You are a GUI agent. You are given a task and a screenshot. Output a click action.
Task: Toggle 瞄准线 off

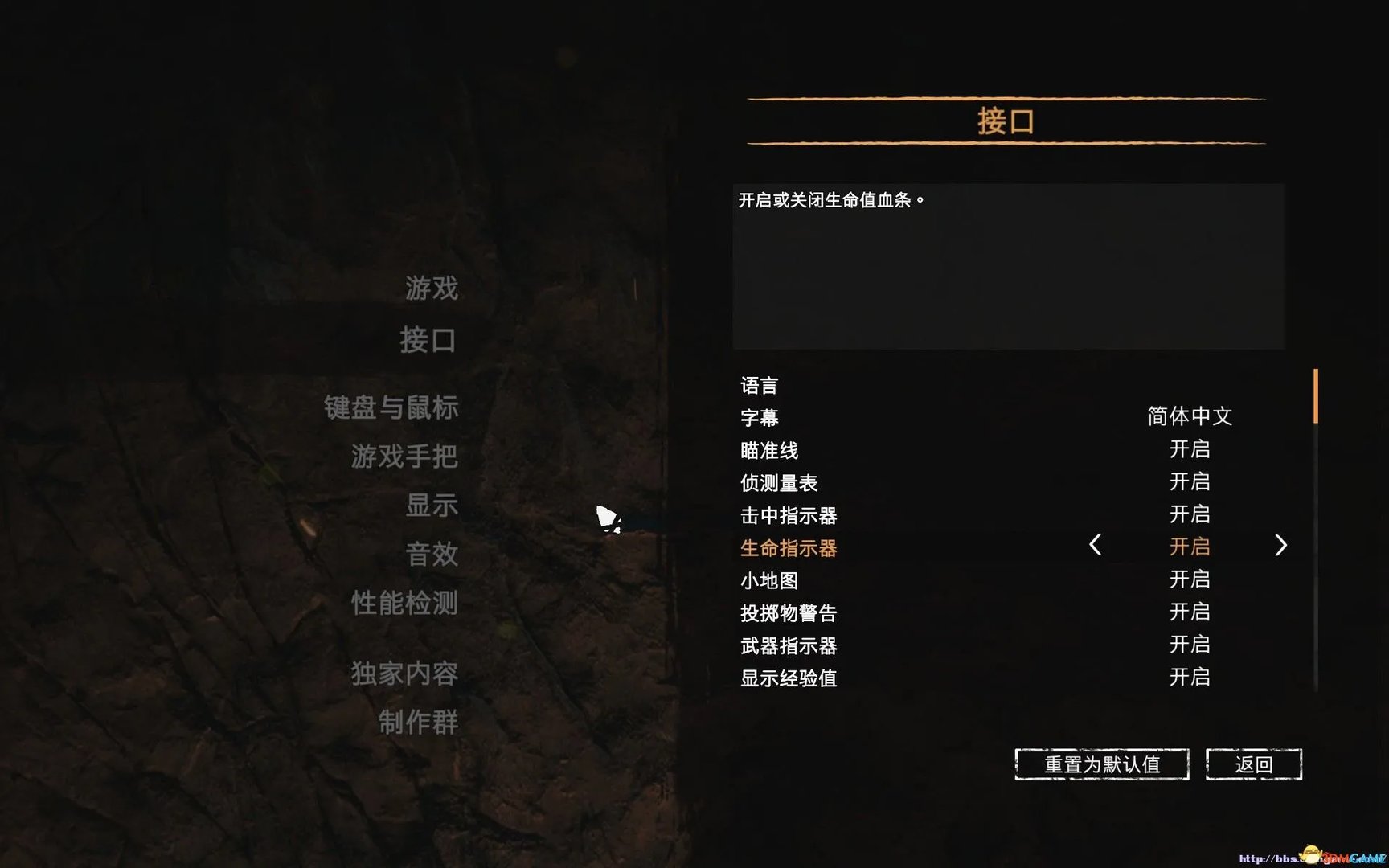point(1190,449)
